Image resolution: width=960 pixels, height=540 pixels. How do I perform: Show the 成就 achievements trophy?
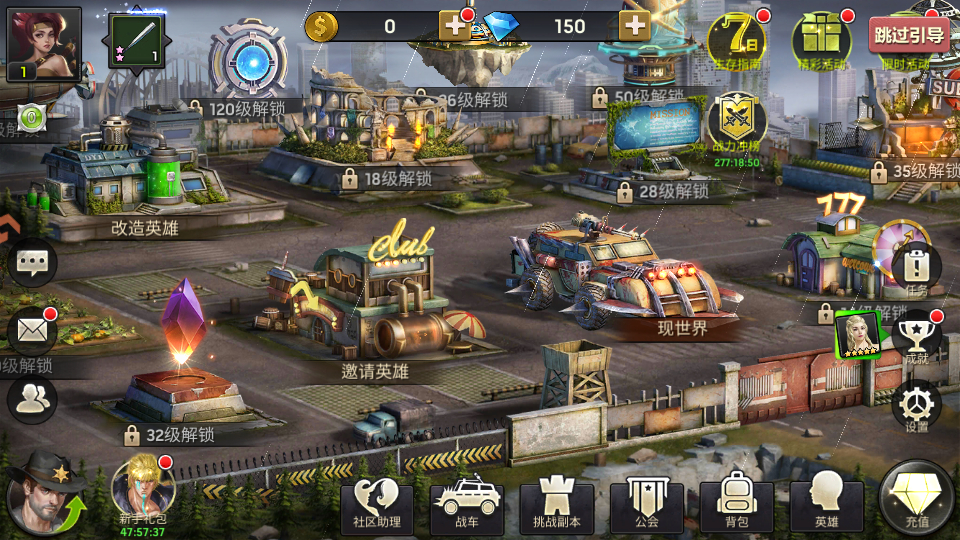[x=916, y=336]
